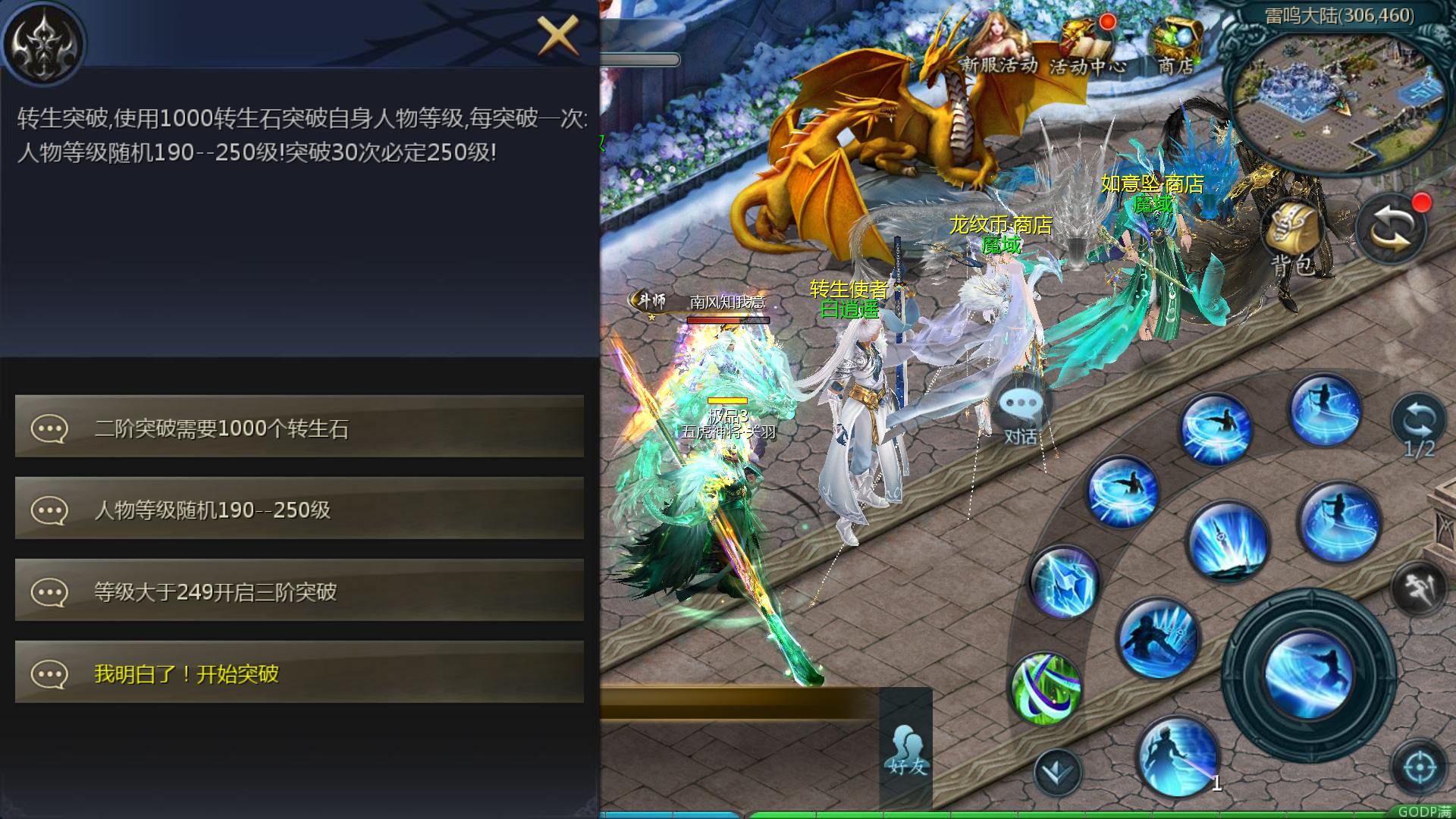Click the auto-target crosshair icon
Viewport: 1456px width, 819px height.
click(1422, 766)
